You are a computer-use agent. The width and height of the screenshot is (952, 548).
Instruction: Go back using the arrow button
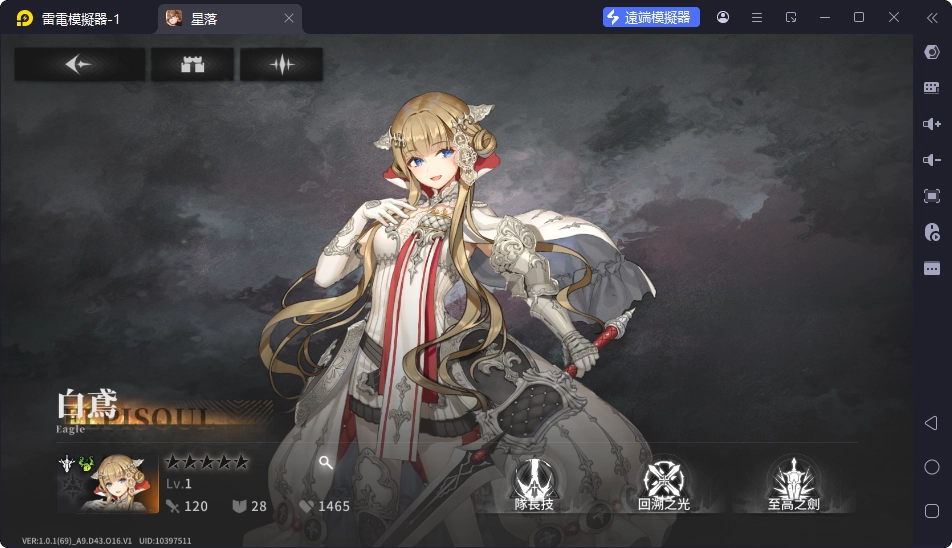coord(79,65)
